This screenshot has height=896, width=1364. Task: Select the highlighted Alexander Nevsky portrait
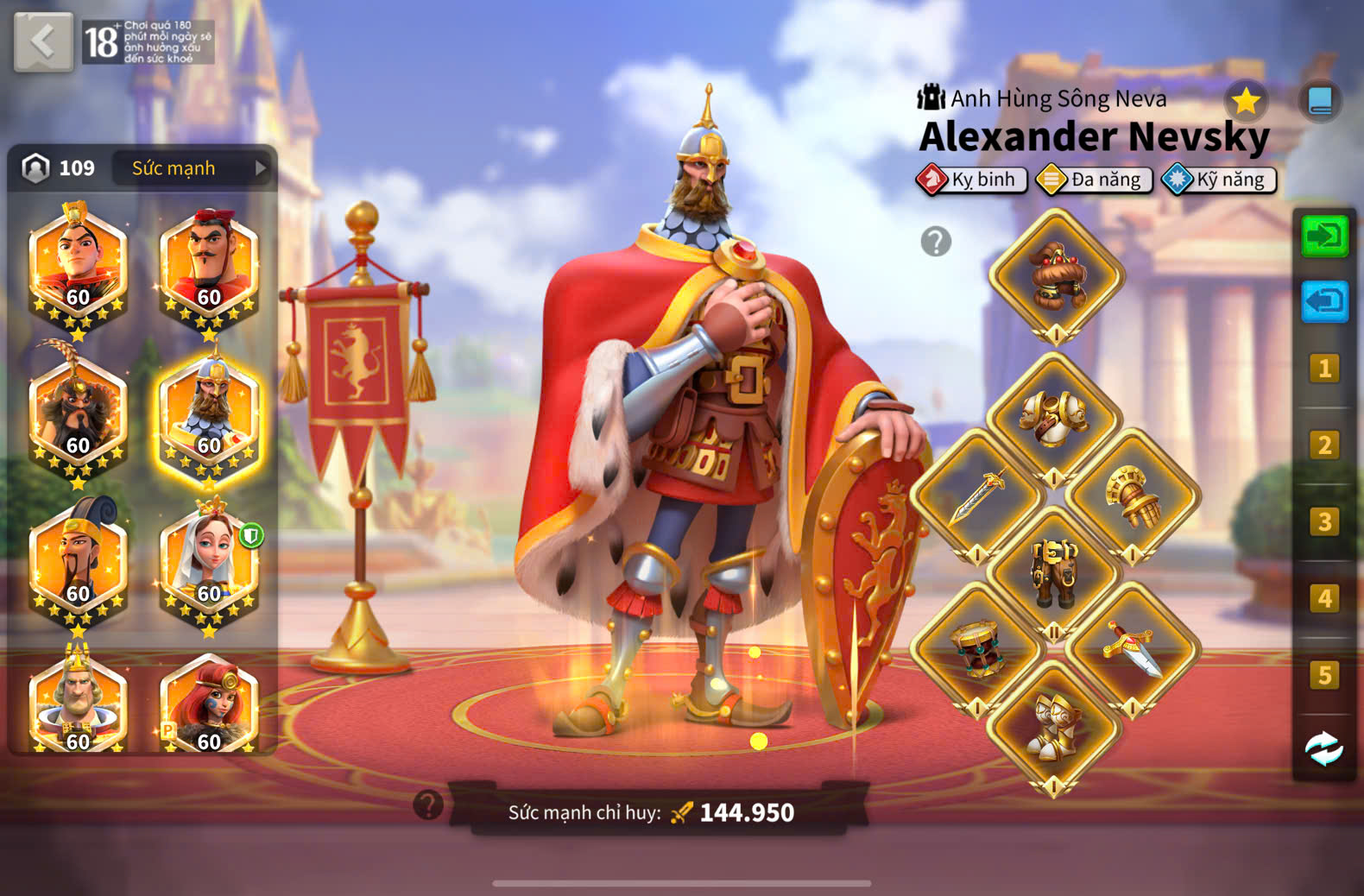[x=209, y=413]
